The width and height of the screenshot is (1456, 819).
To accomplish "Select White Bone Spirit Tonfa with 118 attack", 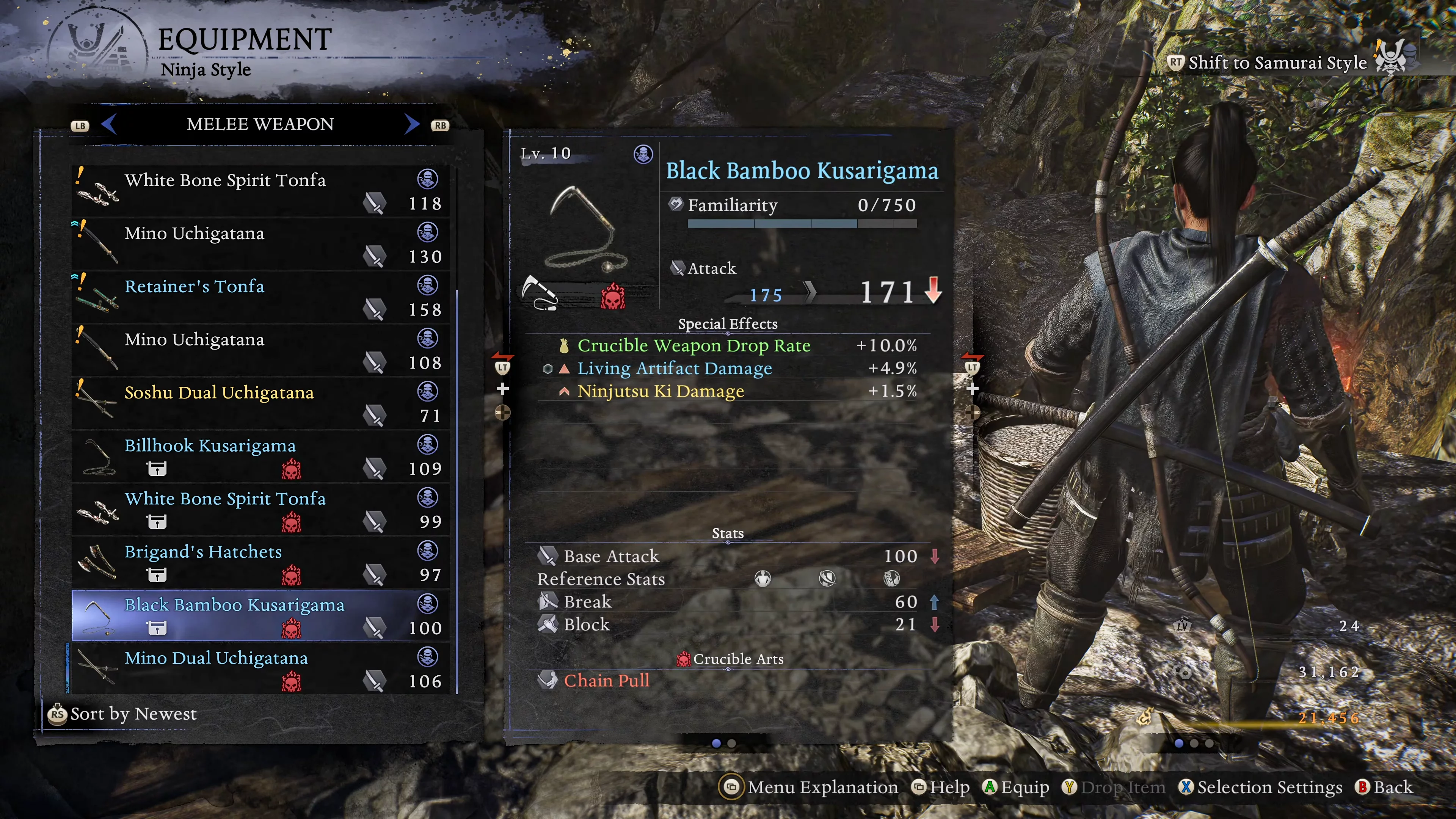I will (x=260, y=190).
